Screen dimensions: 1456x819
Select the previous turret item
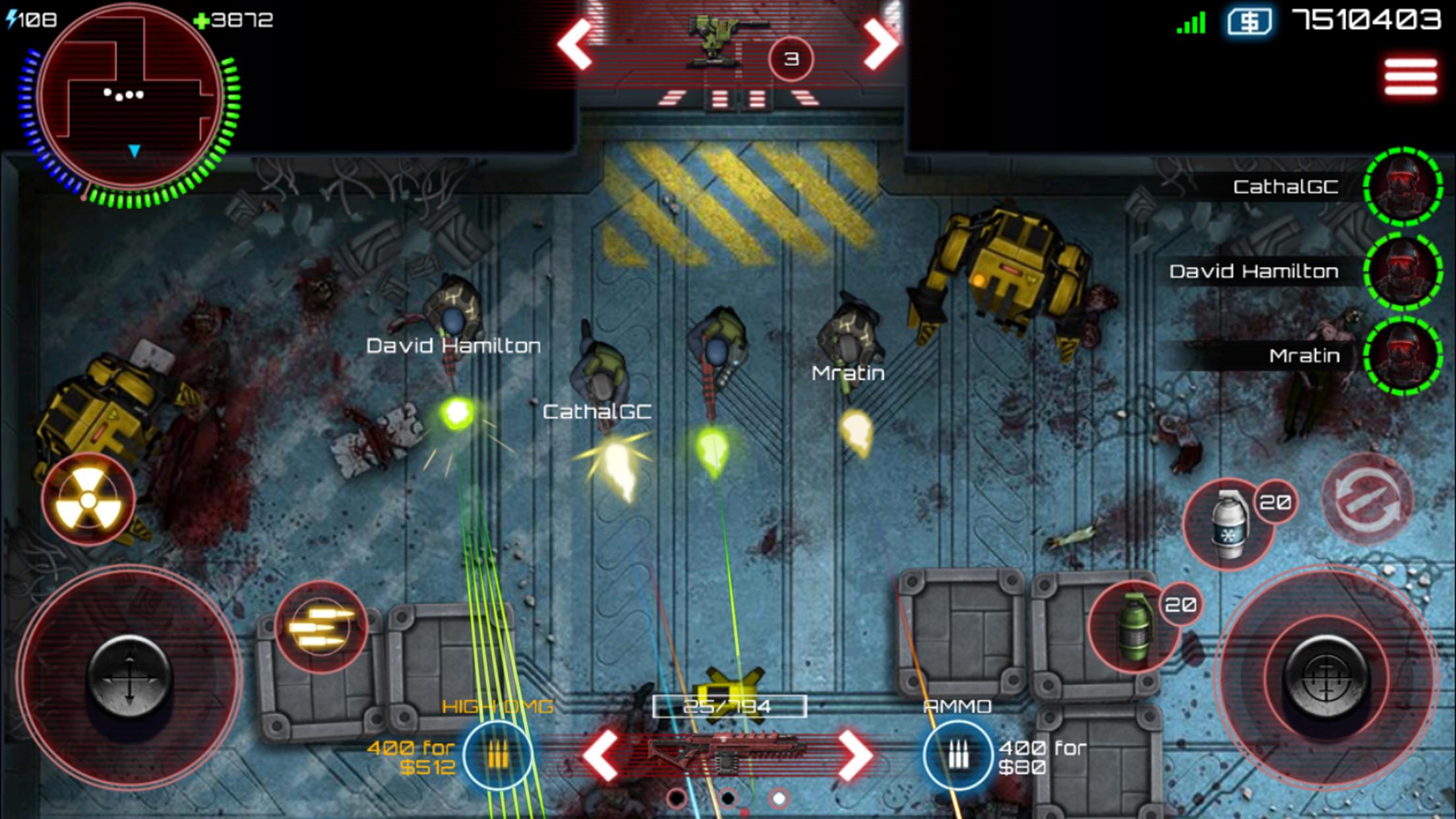pyautogui.click(x=575, y=45)
